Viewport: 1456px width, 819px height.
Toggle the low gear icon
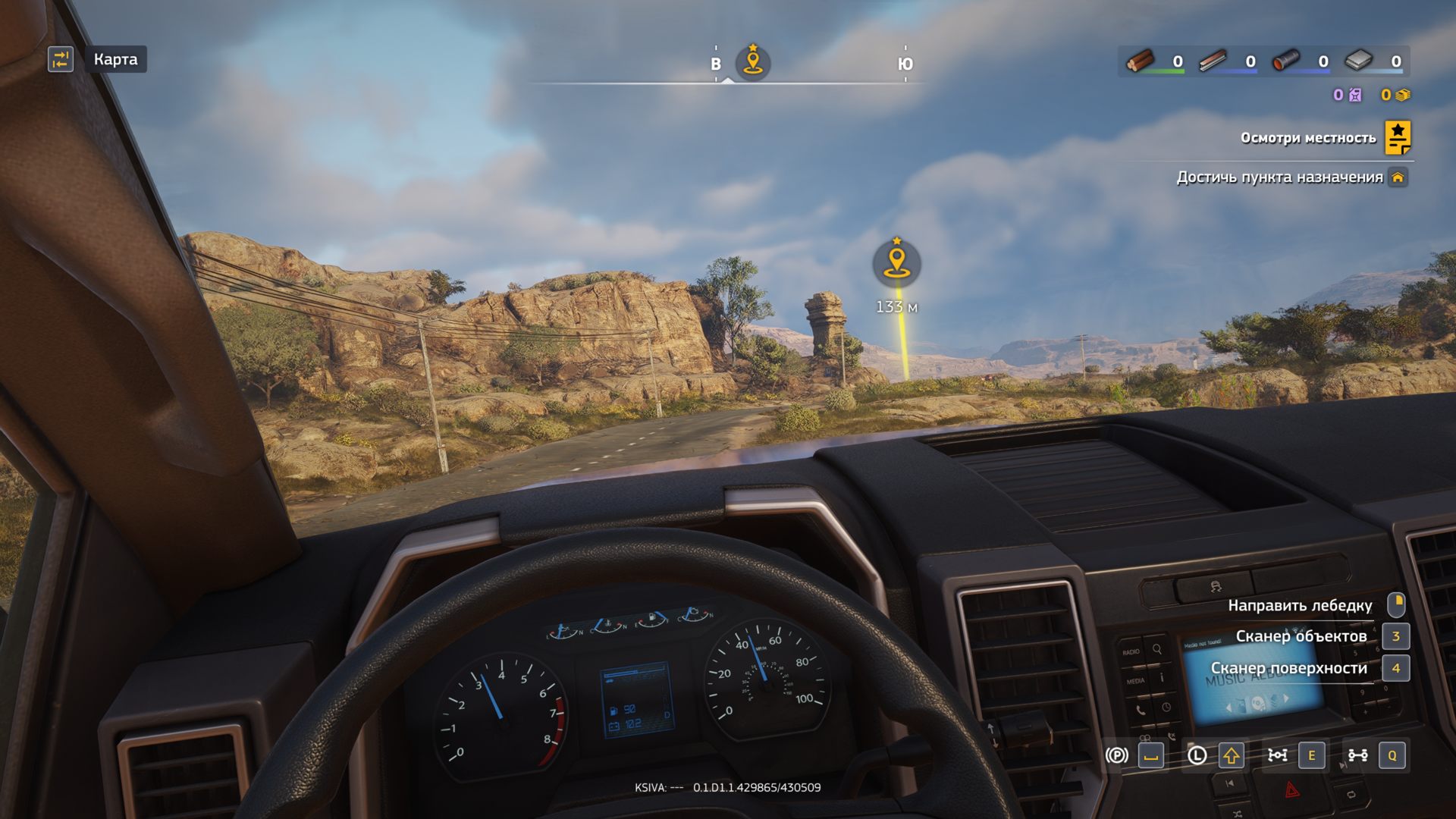click(x=1197, y=755)
